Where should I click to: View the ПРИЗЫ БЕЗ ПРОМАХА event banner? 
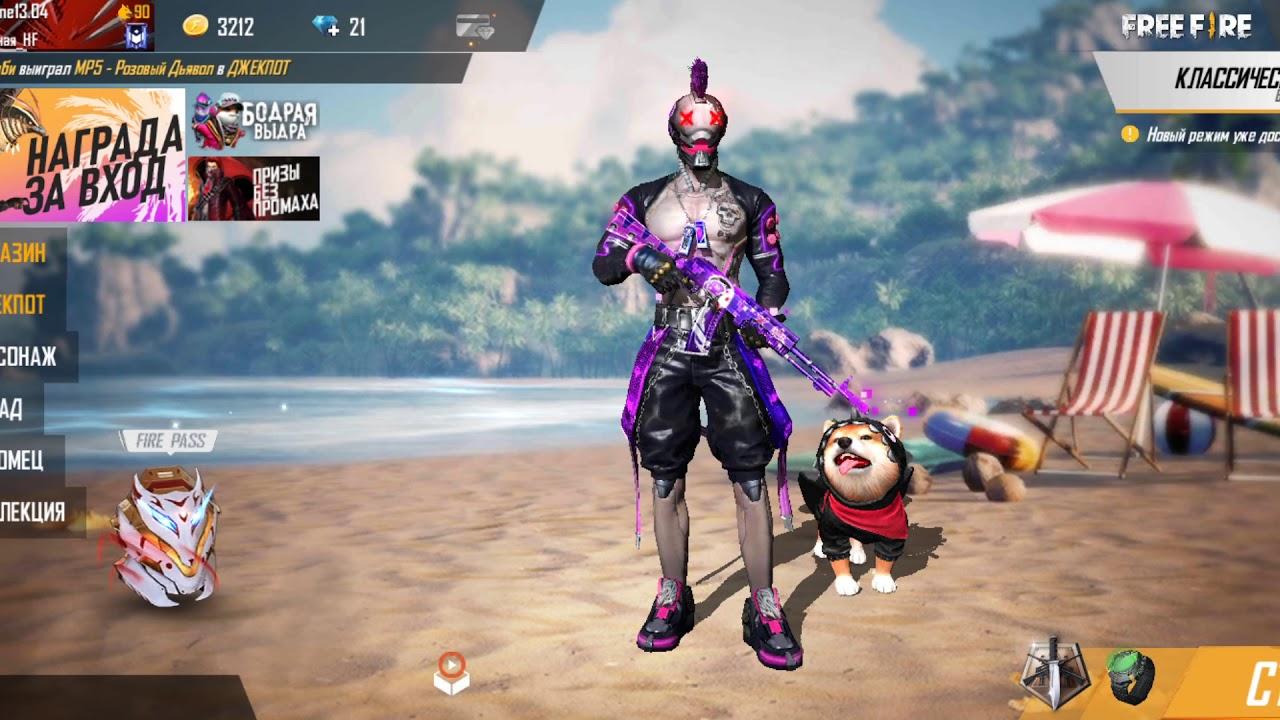254,188
